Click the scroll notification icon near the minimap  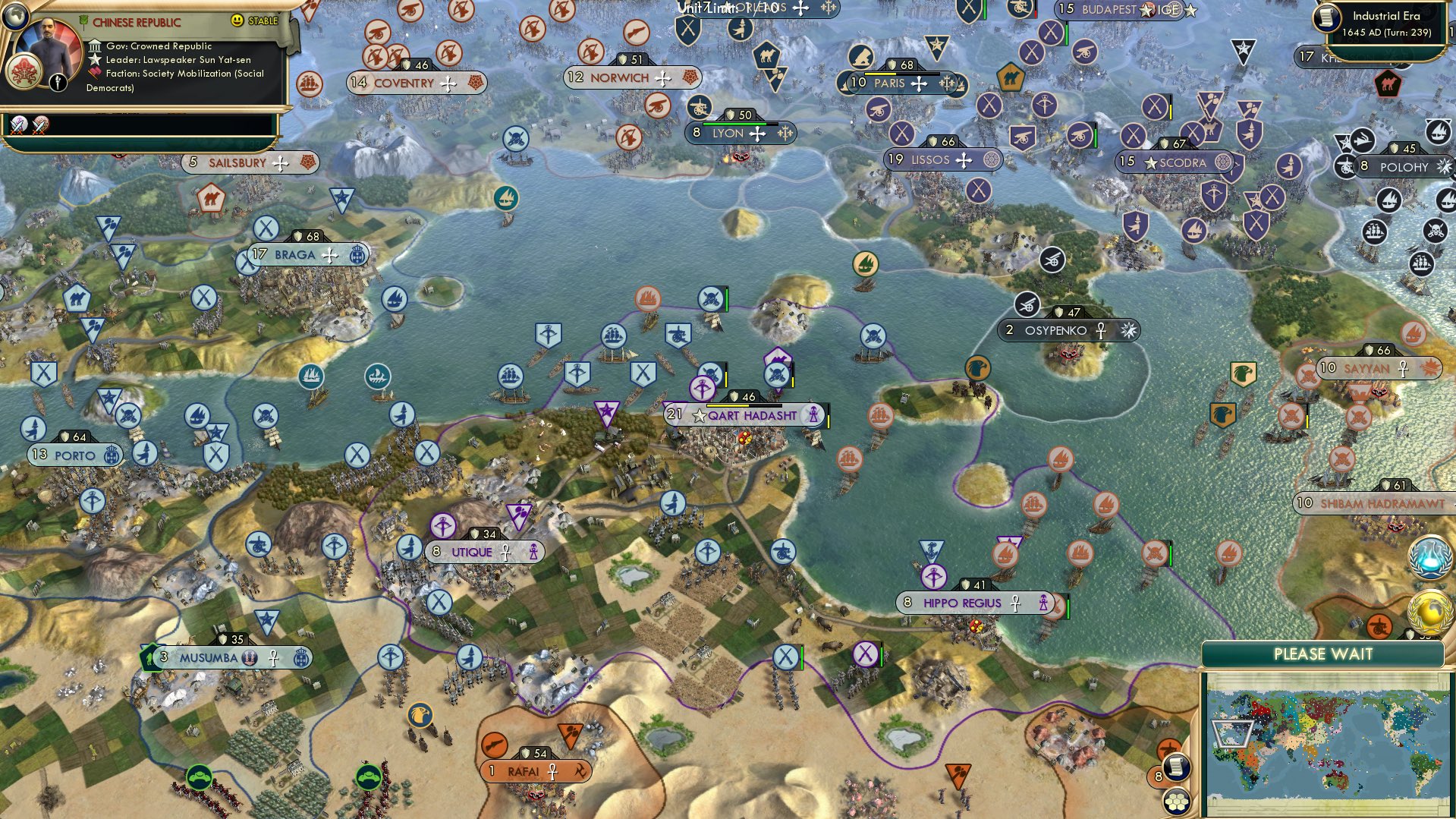point(1176,768)
